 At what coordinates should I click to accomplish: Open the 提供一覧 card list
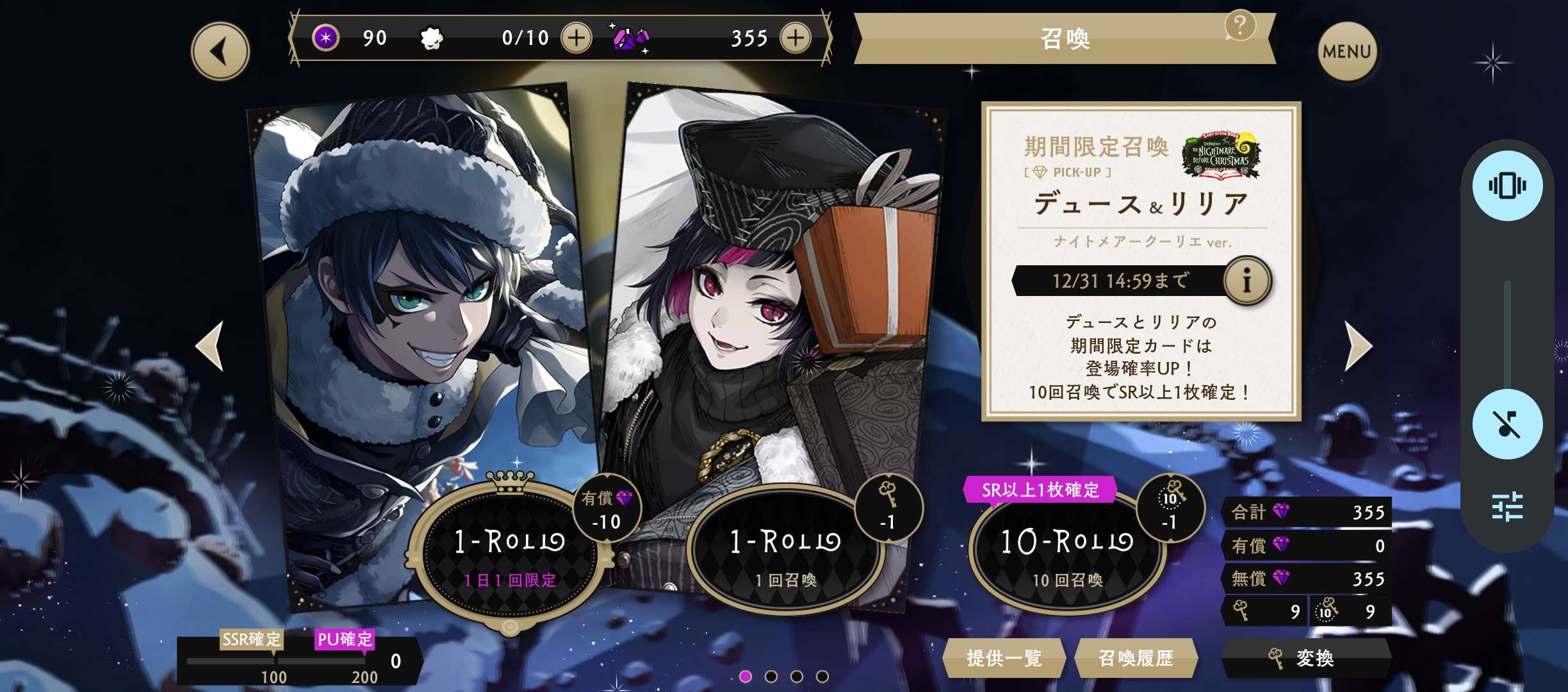click(1004, 658)
